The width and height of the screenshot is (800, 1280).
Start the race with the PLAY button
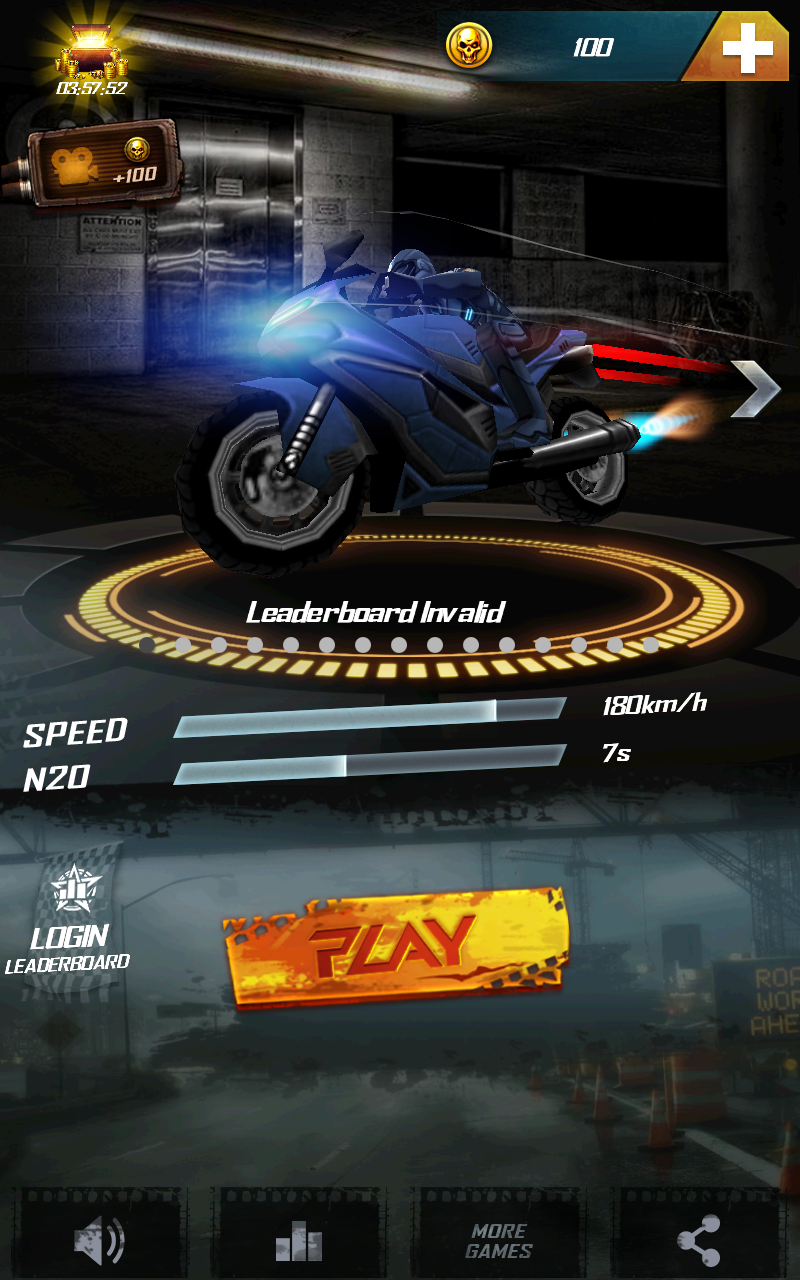[x=395, y=945]
